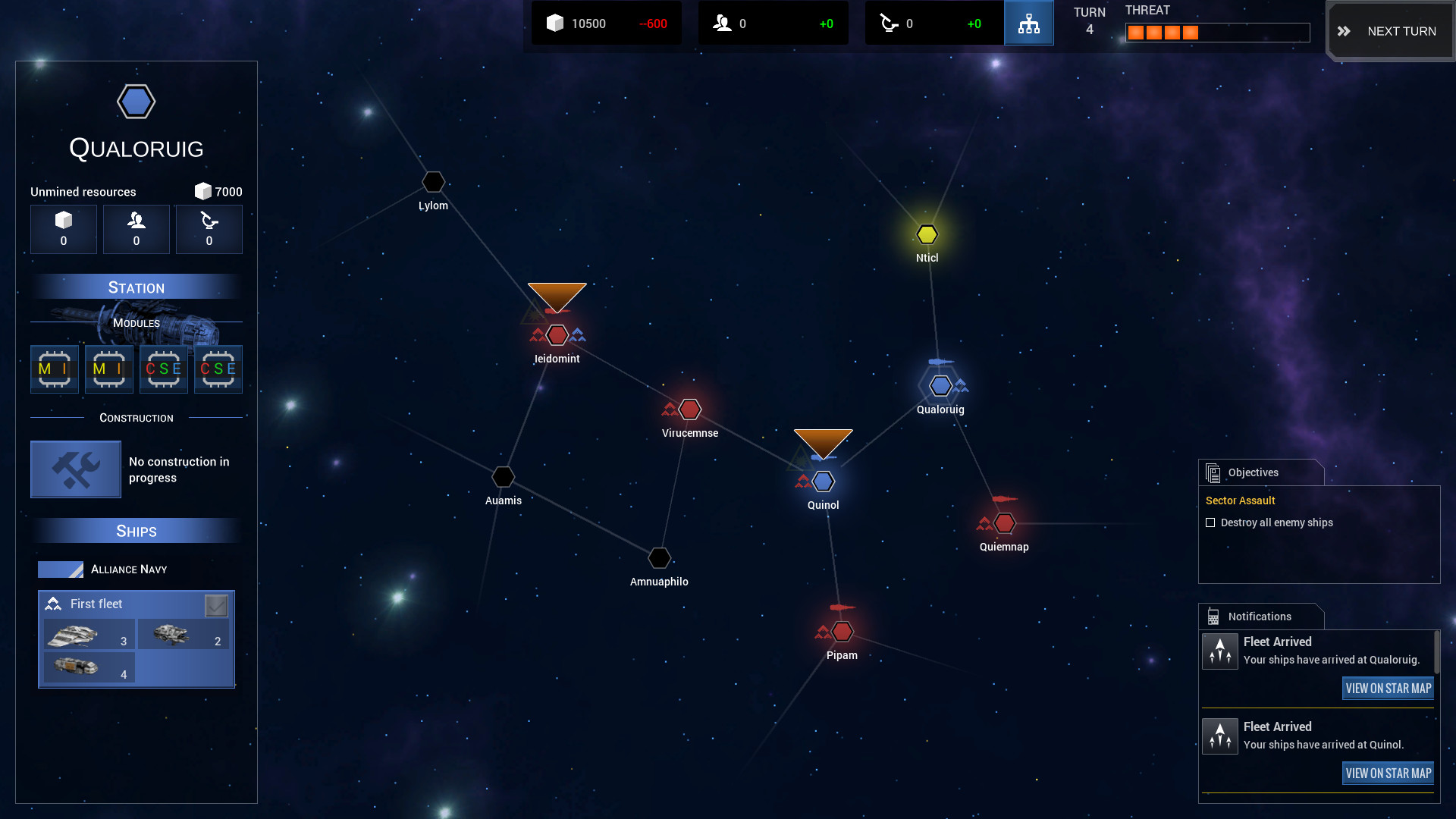Toggle the First fleet checkbox
The image size is (1456, 819).
tap(218, 605)
